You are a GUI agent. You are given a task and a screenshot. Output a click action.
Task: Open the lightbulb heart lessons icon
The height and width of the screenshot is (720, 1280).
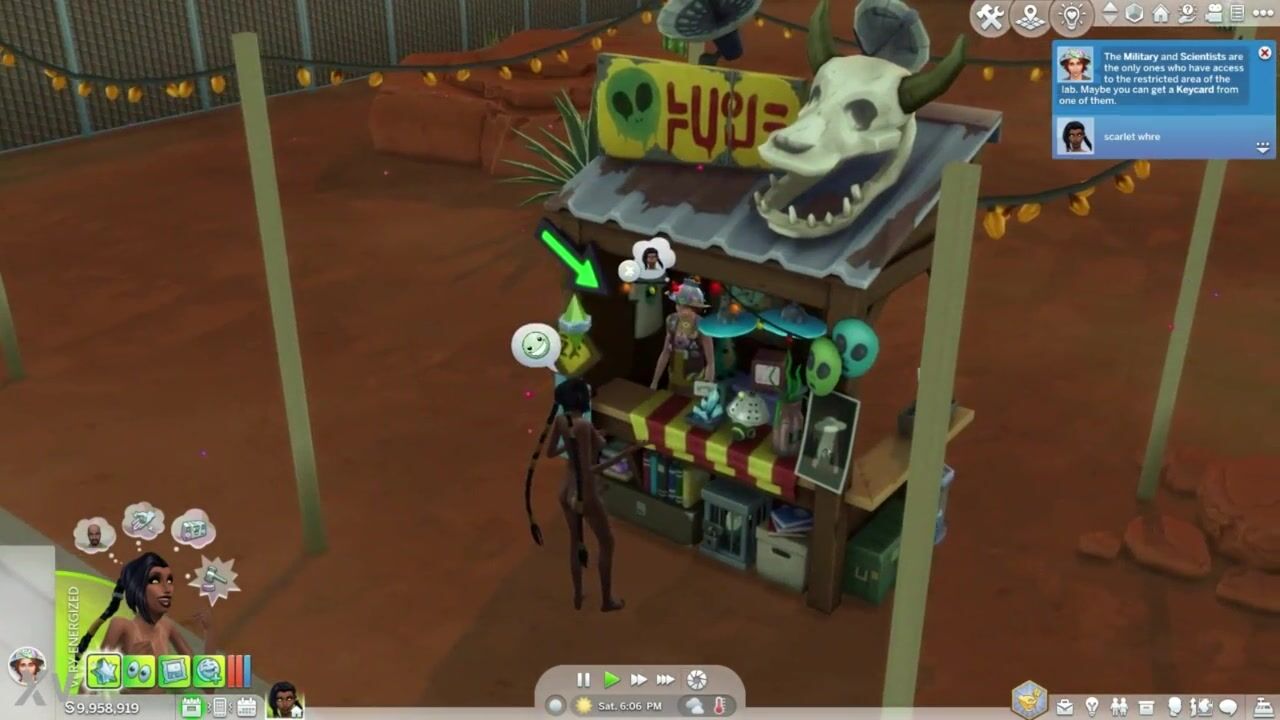[1072, 17]
